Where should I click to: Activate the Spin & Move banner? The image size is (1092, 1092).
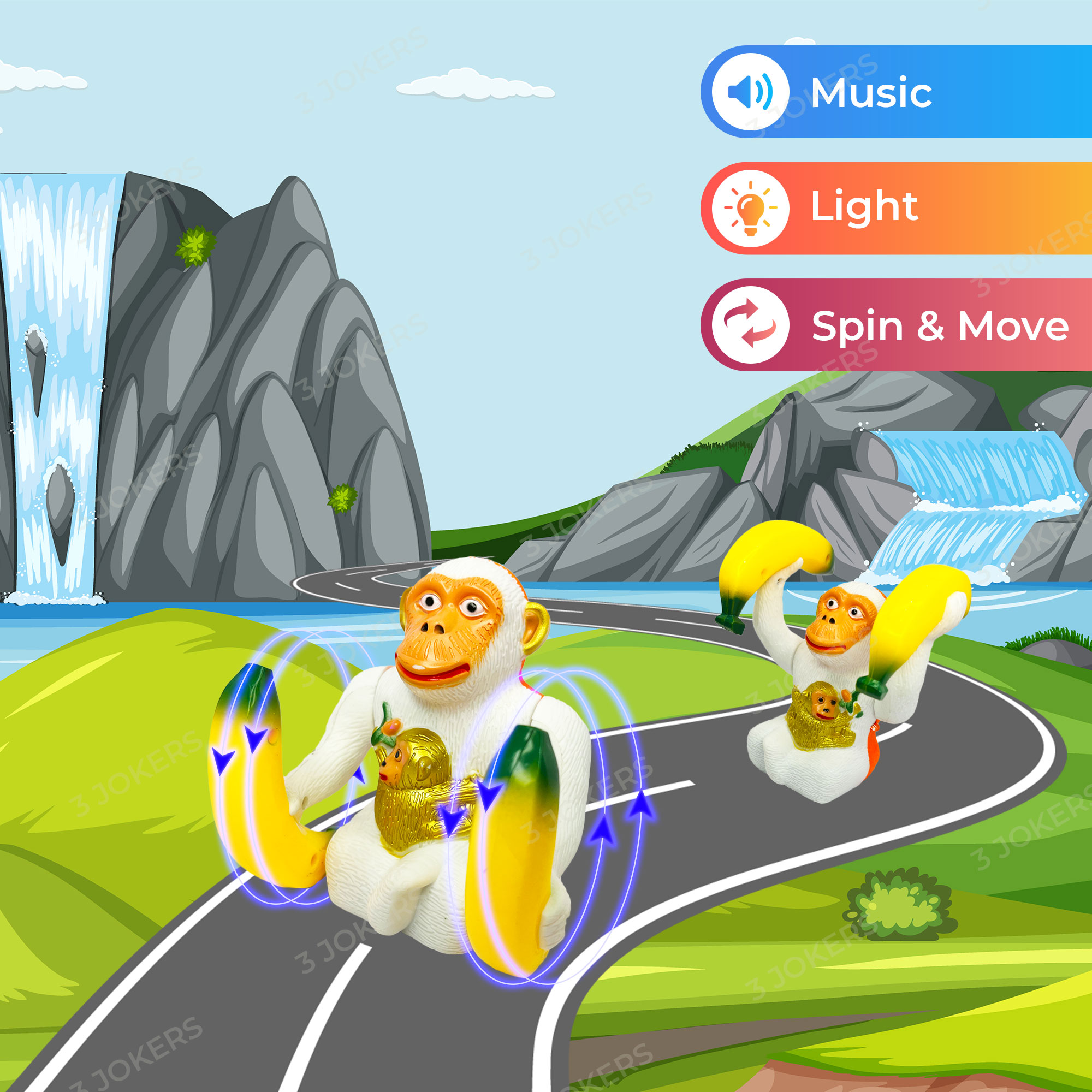(x=896, y=325)
